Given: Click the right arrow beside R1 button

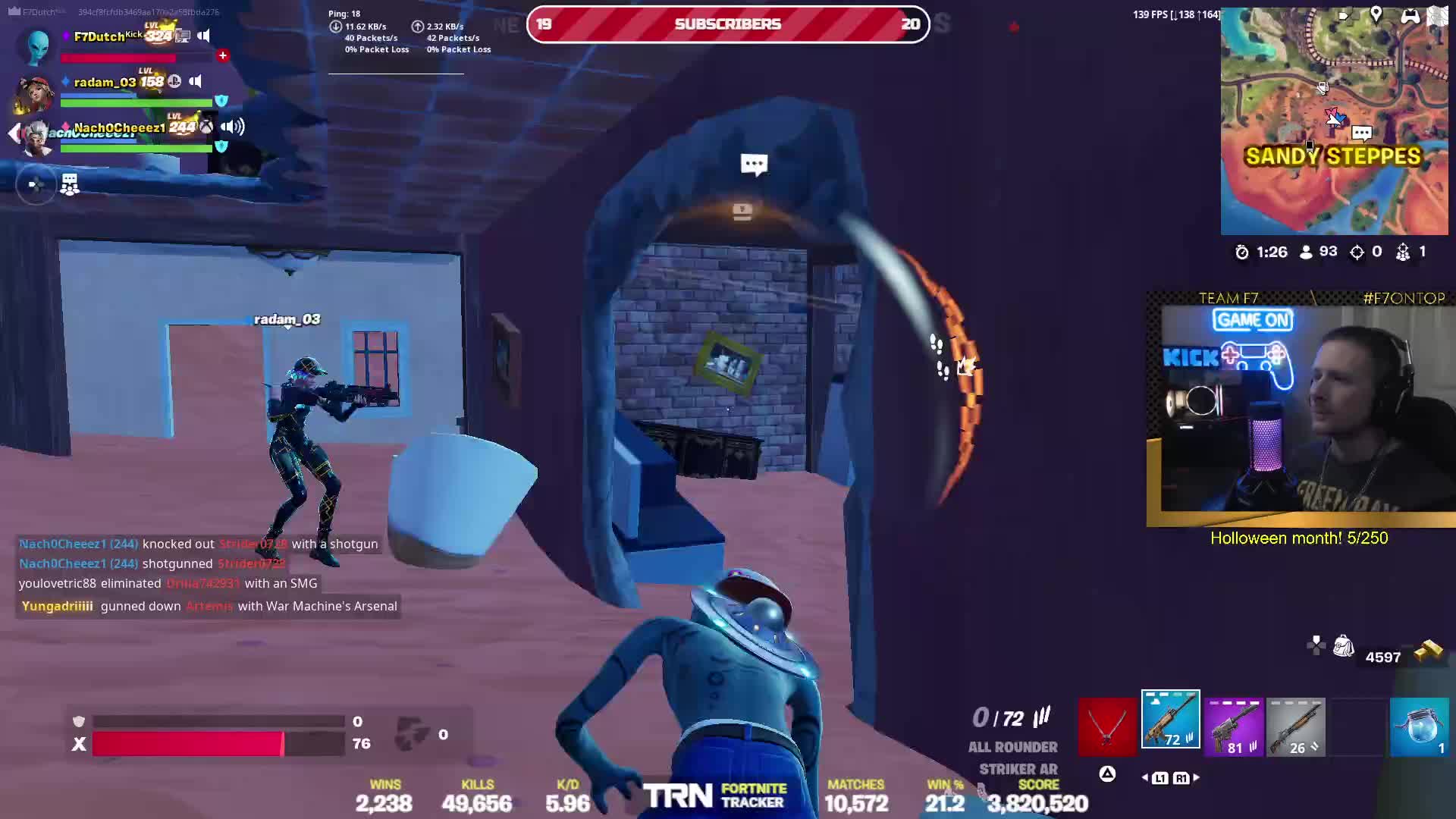Looking at the screenshot, I should point(1196,777).
